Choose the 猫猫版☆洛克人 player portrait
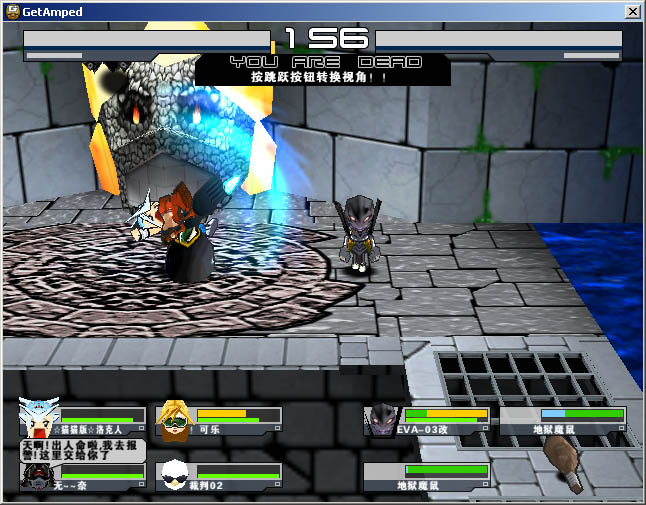 coord(38,418)
